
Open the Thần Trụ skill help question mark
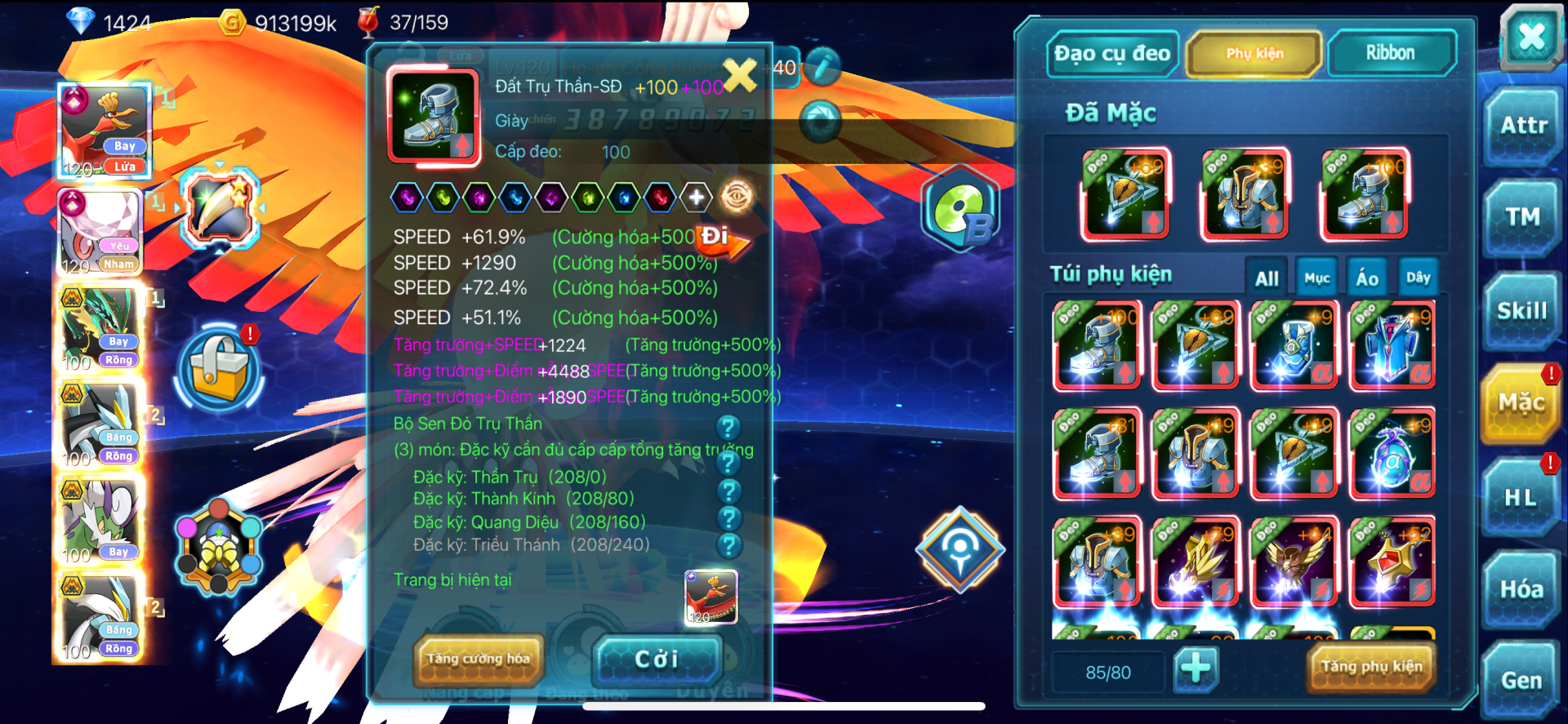point(728,464)
